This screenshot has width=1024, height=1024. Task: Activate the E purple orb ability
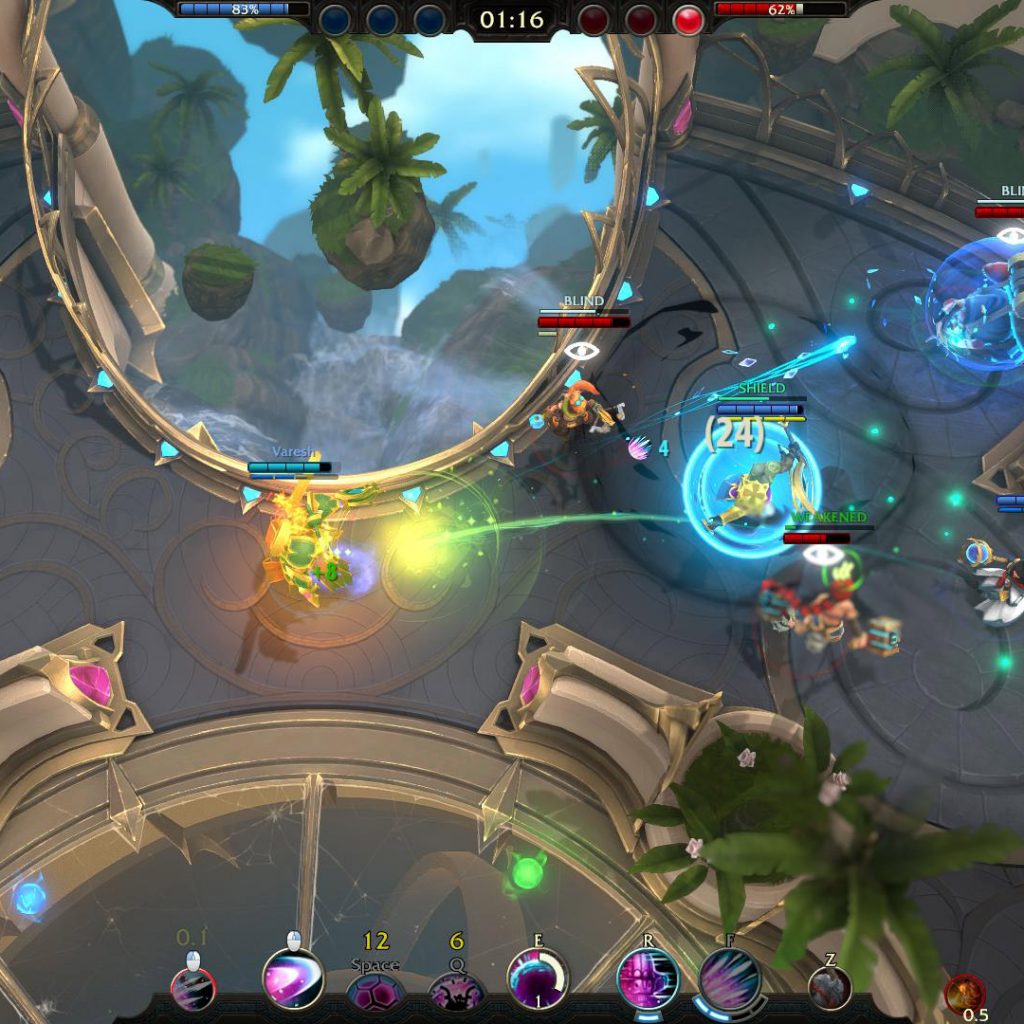tap(537, 978)
